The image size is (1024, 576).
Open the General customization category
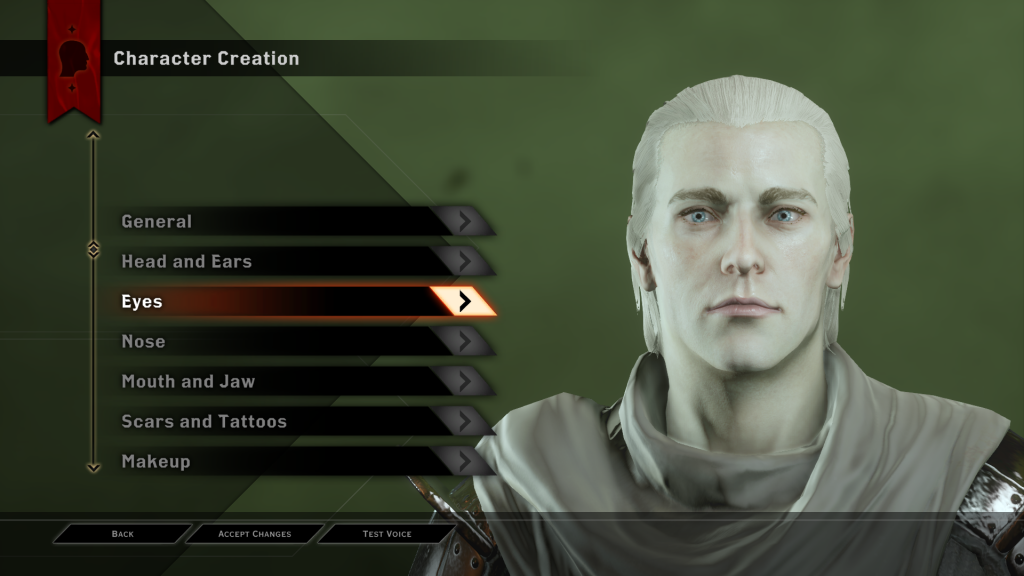(300, 221)
